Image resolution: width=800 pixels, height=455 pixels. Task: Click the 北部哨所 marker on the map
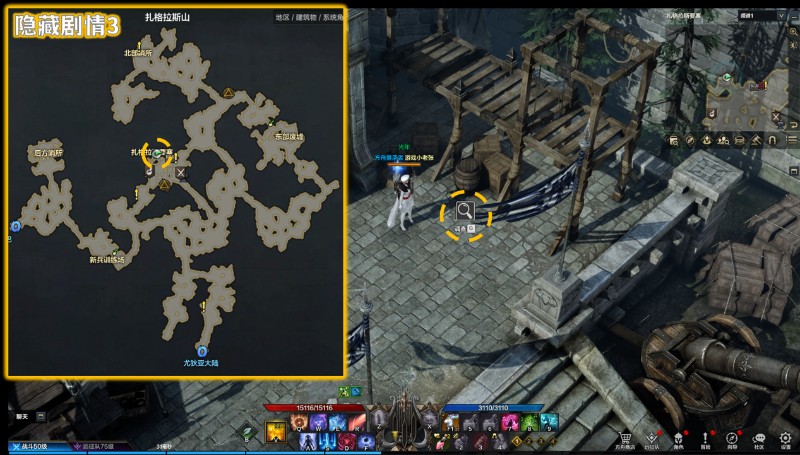click(x=138, y=52)
